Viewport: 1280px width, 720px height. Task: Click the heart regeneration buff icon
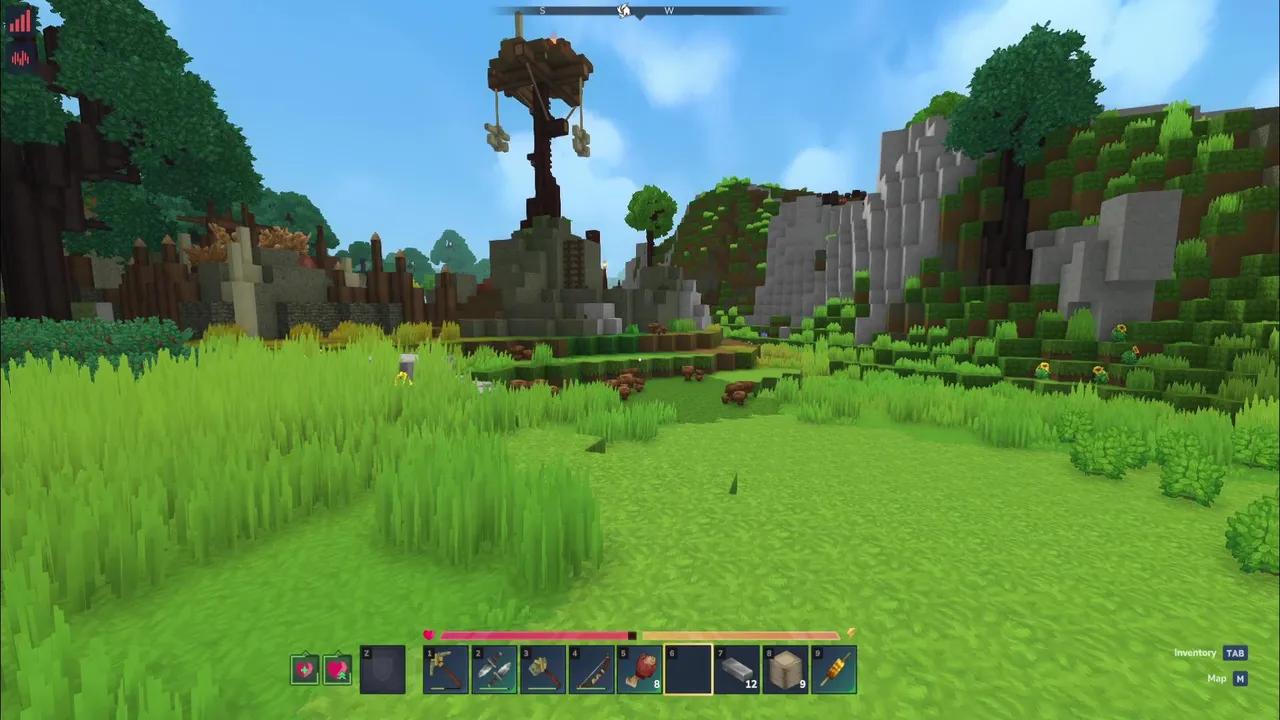[337, 668]
